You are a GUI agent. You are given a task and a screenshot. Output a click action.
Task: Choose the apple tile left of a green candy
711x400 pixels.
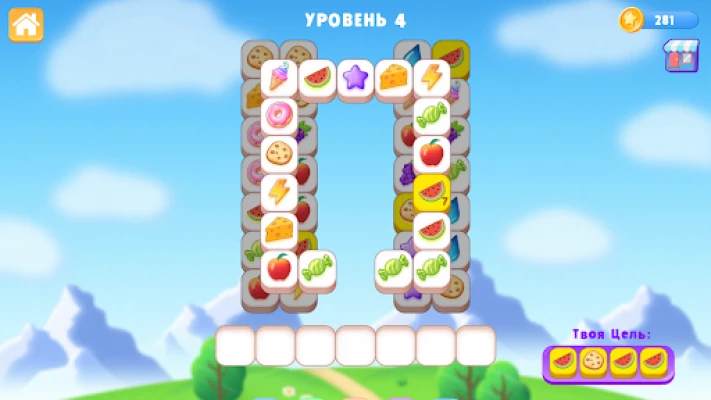click(279, 268)
